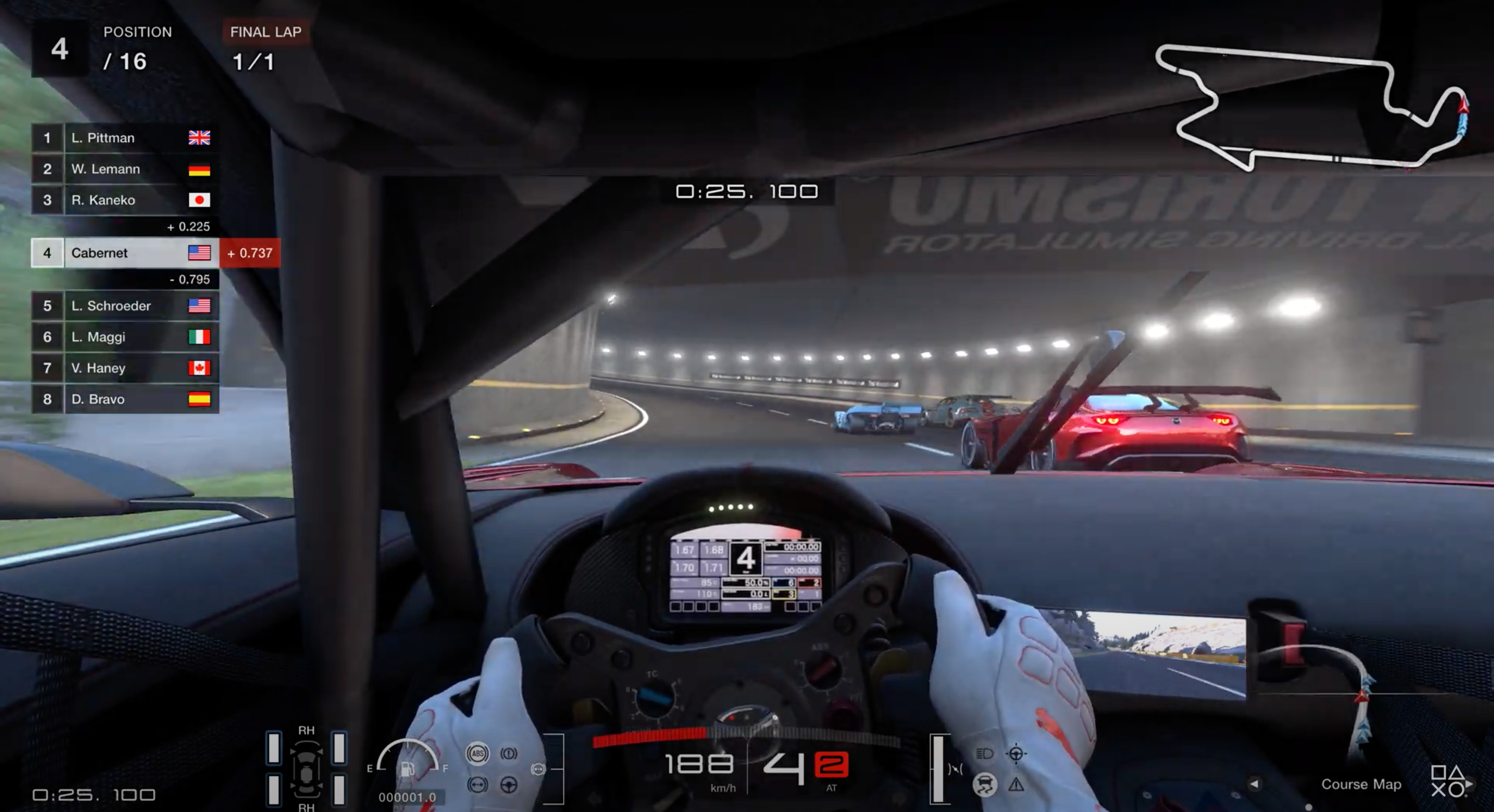Click the right arrow after Course Map

click(x=1469, y=784)
